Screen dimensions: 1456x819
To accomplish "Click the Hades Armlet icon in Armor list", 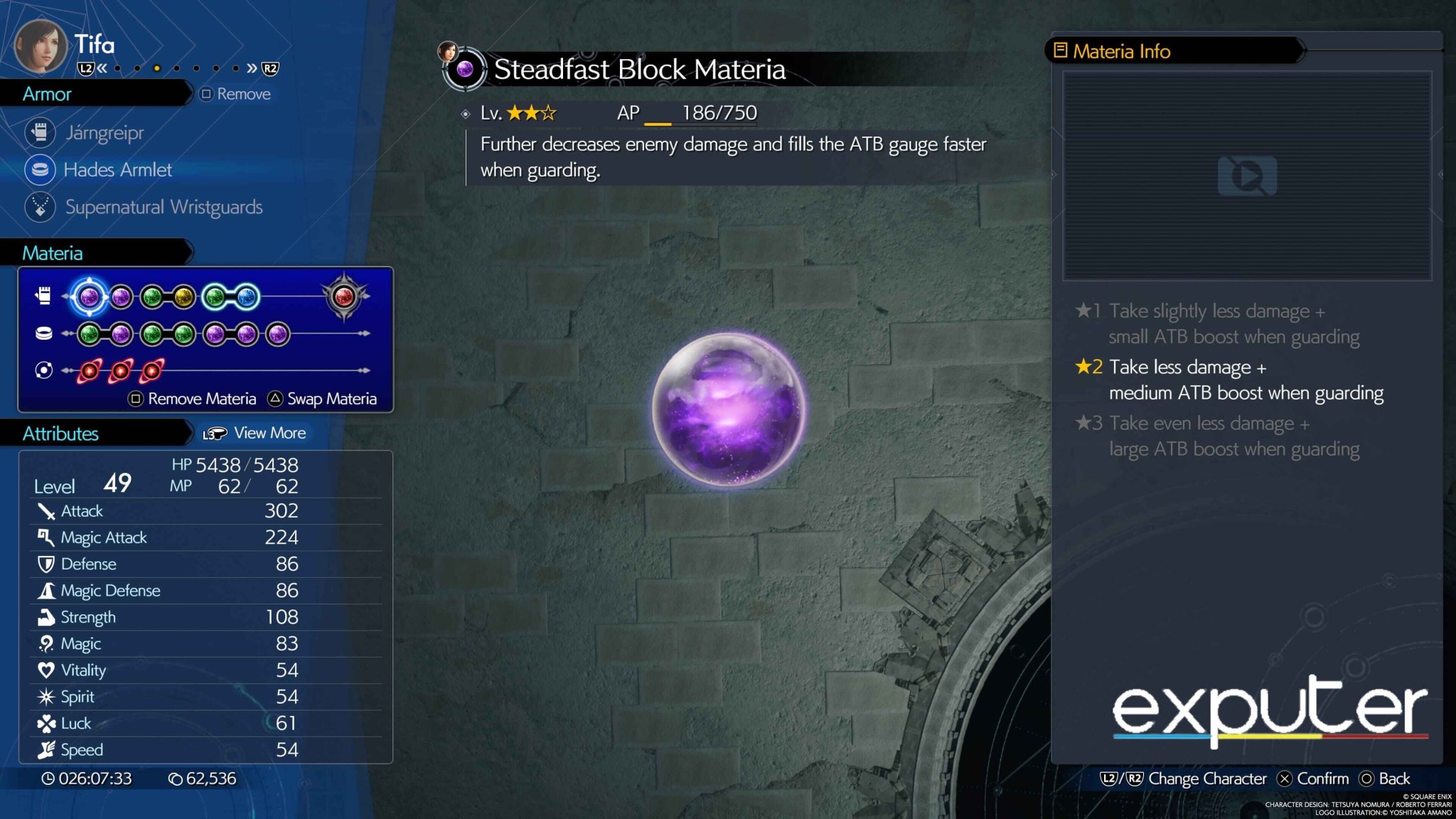I will pyautogui.click(x=41, y=170).
